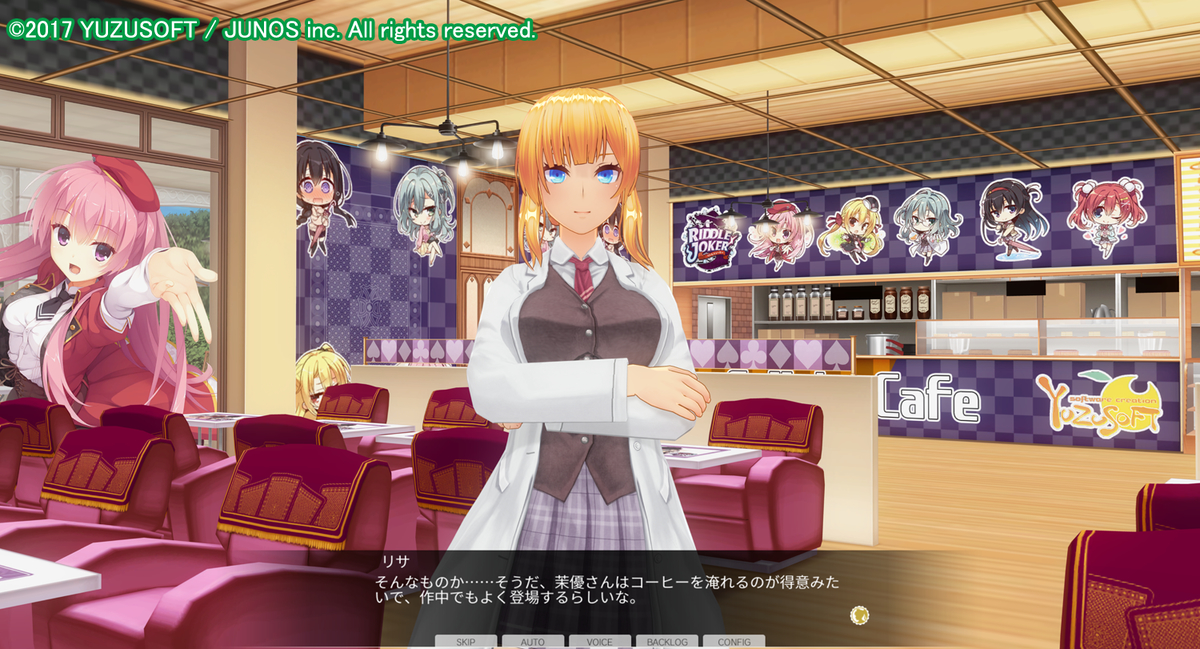Turn on AUTO text advance
Viewport: 1200px width, 649px height.
[x=533, y=641]
